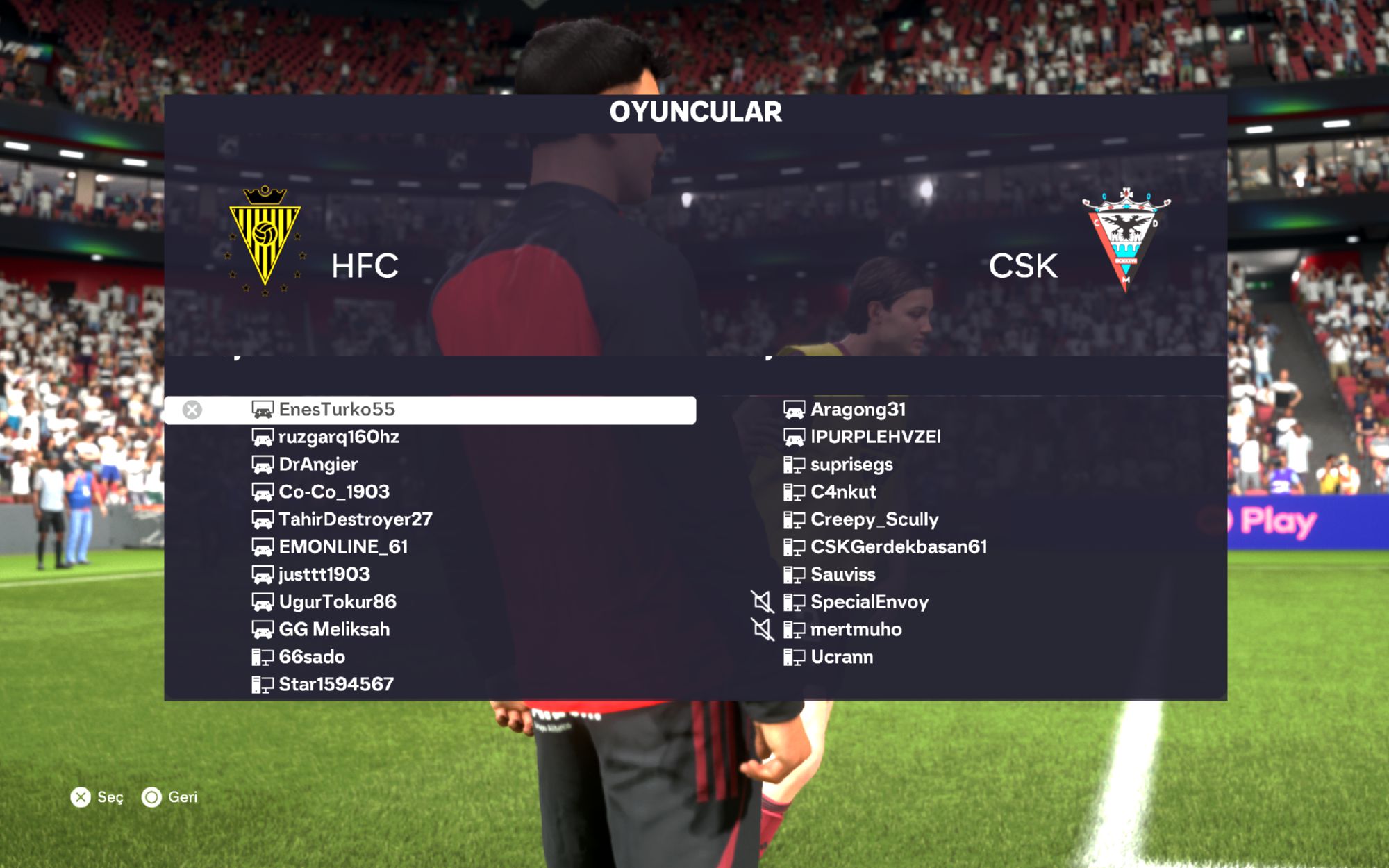Pick UgurTokur86 from HFC players
The image size is (1389, 868).
338,602
